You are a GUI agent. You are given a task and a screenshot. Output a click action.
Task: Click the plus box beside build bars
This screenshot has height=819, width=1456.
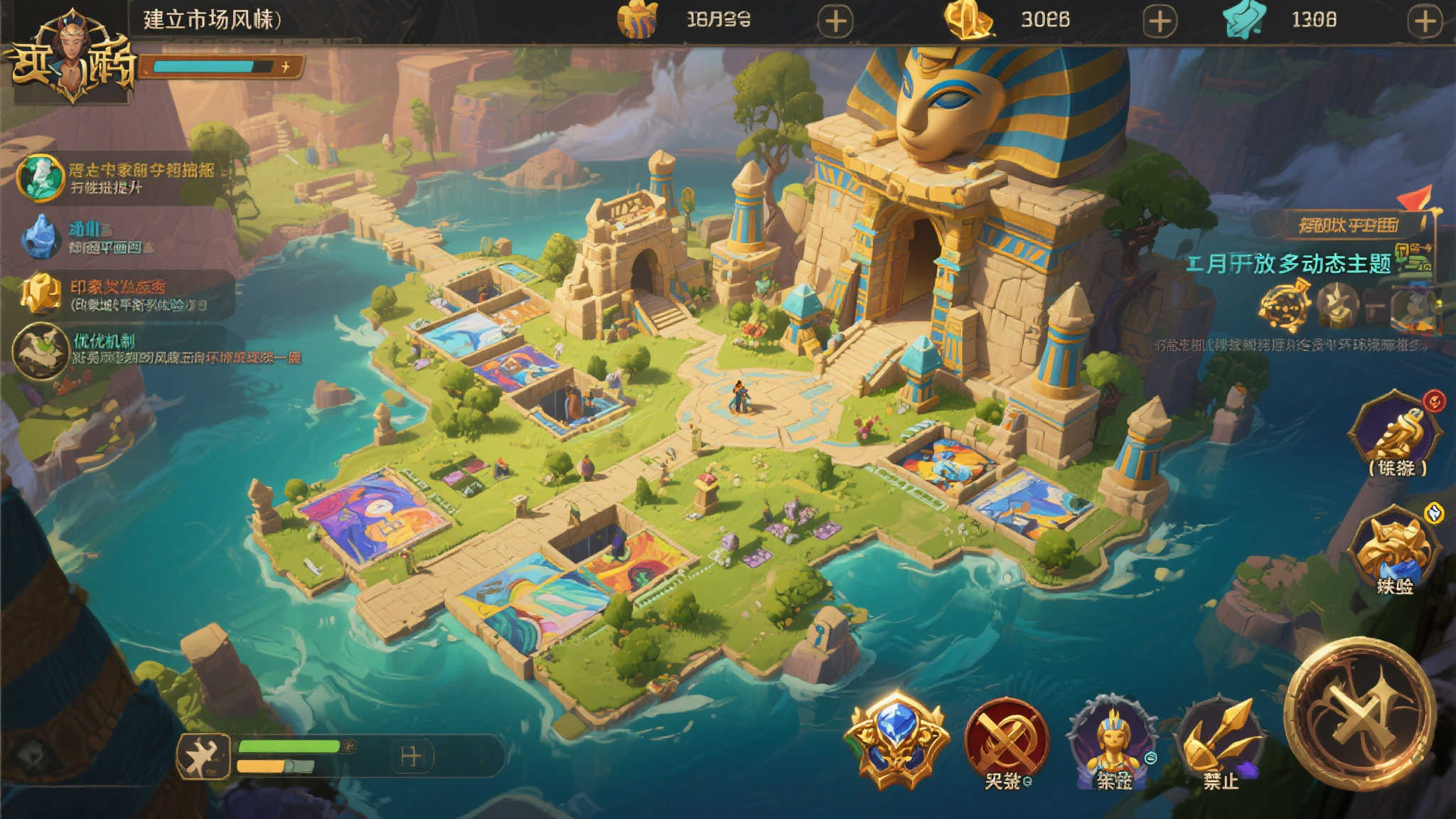tap(412, 756)
